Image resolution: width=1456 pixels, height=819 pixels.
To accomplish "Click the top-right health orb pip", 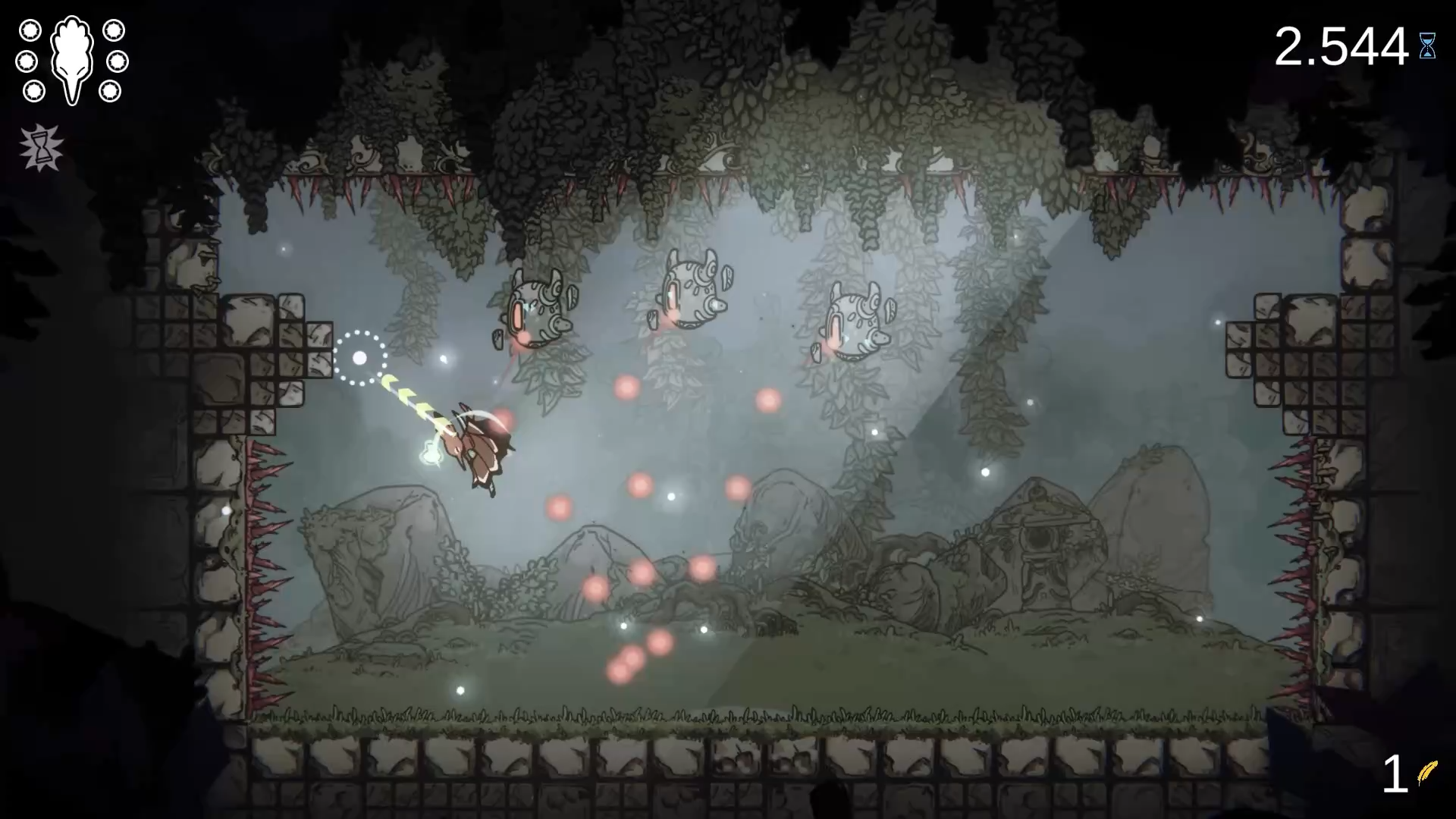I will coord(115,32).
